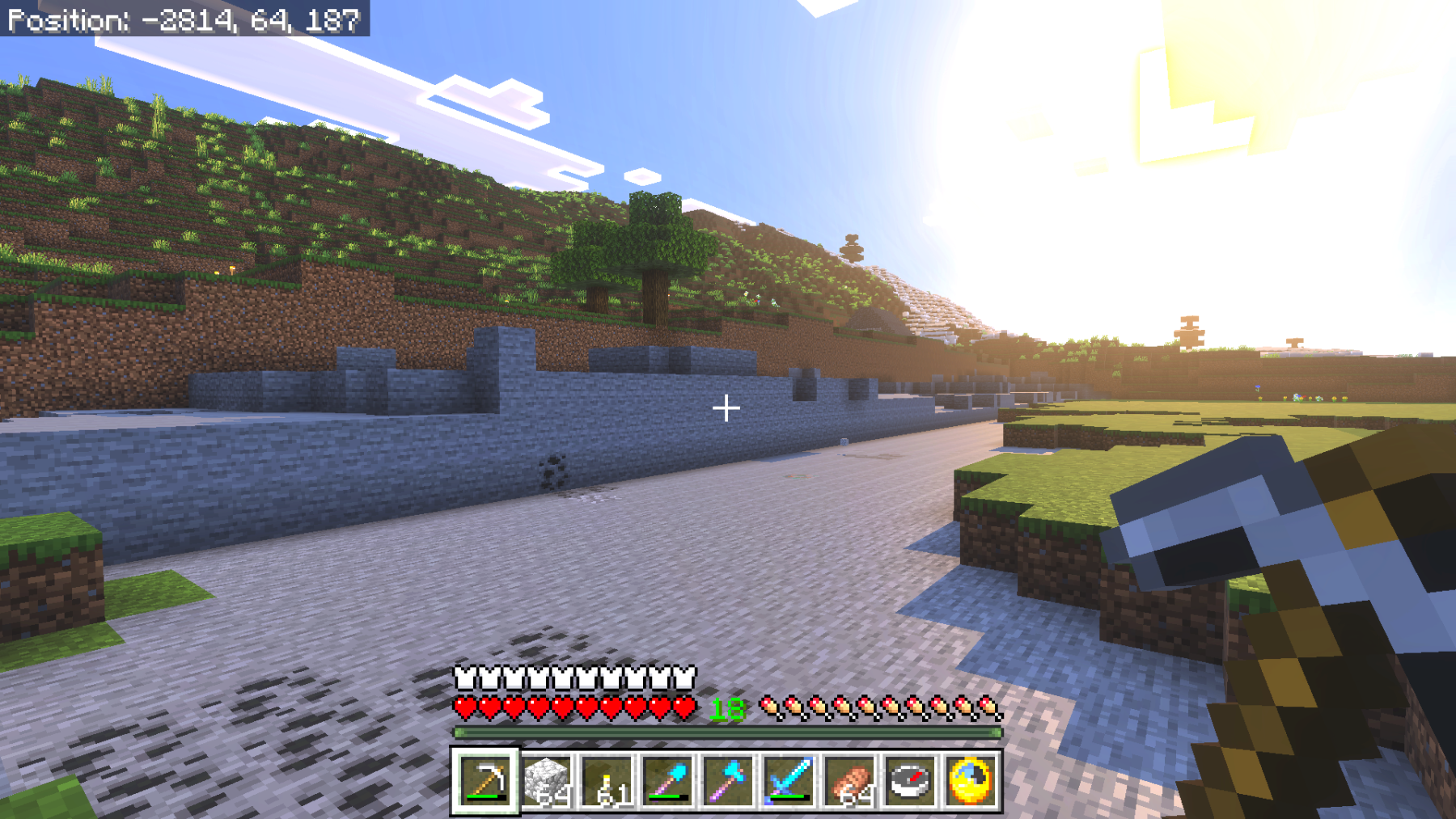
Task: Pick the golden clock slot
Action: pyautogui.click(x=970, y=781)
